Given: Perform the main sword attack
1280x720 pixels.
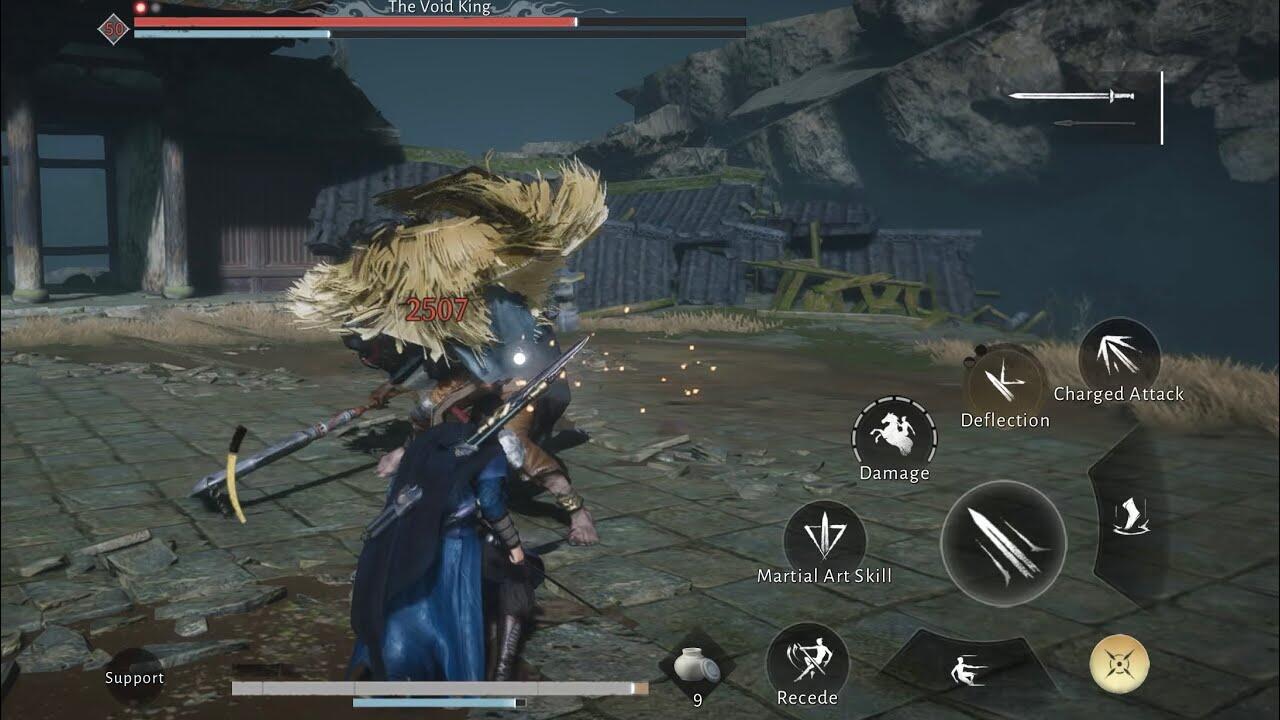Looking at the screenshot, I should tap(1003, 543).
